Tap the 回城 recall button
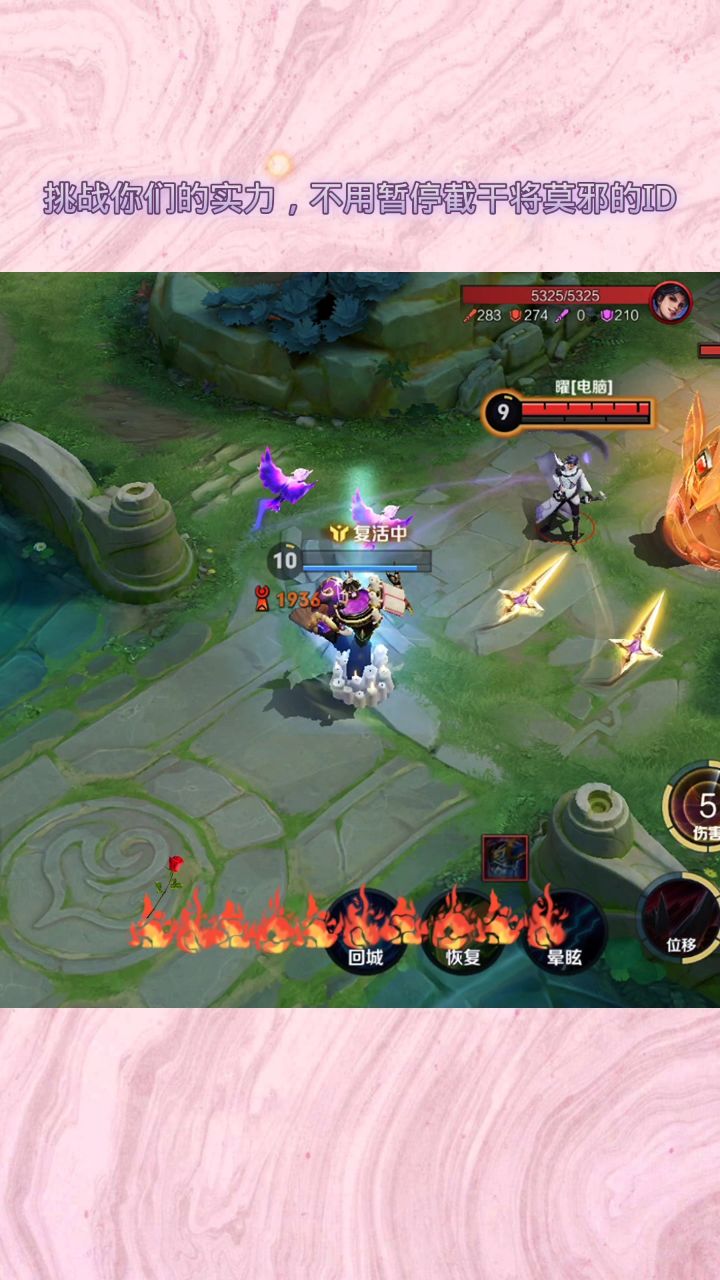720x1280 pixels. pyautogui.click(x=366, y=932)
